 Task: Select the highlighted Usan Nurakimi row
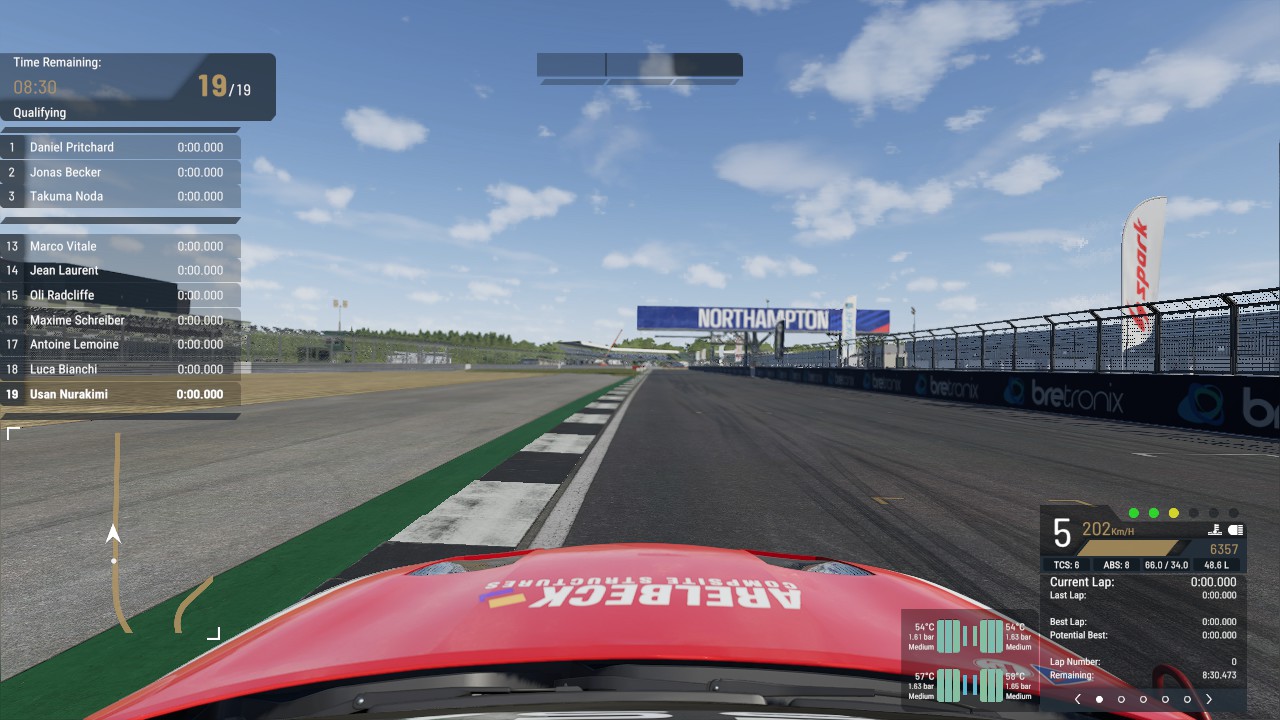pyautogui.click(x=120, y=394)
